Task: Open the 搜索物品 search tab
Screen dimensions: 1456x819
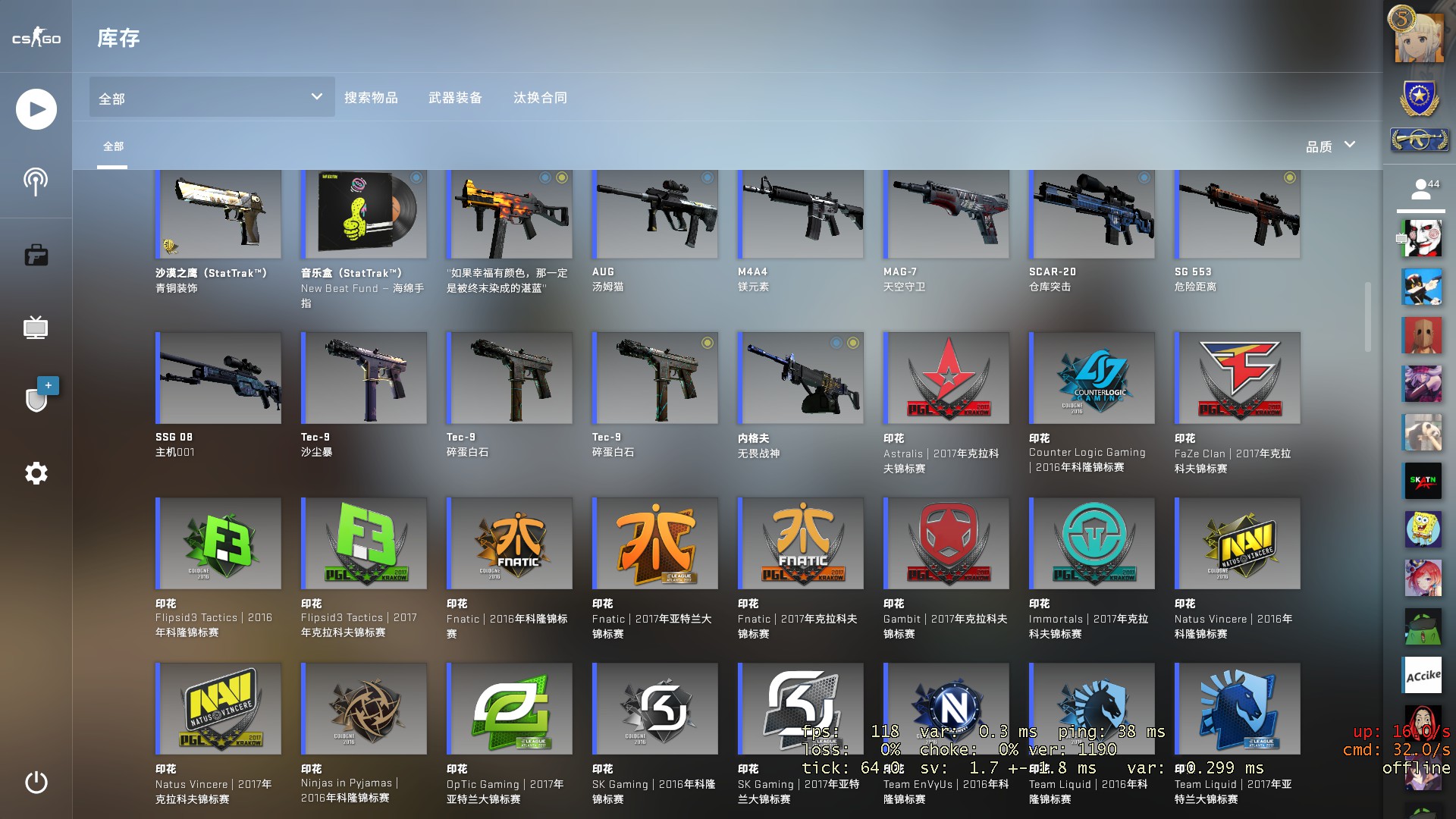Action: point(371,98)
